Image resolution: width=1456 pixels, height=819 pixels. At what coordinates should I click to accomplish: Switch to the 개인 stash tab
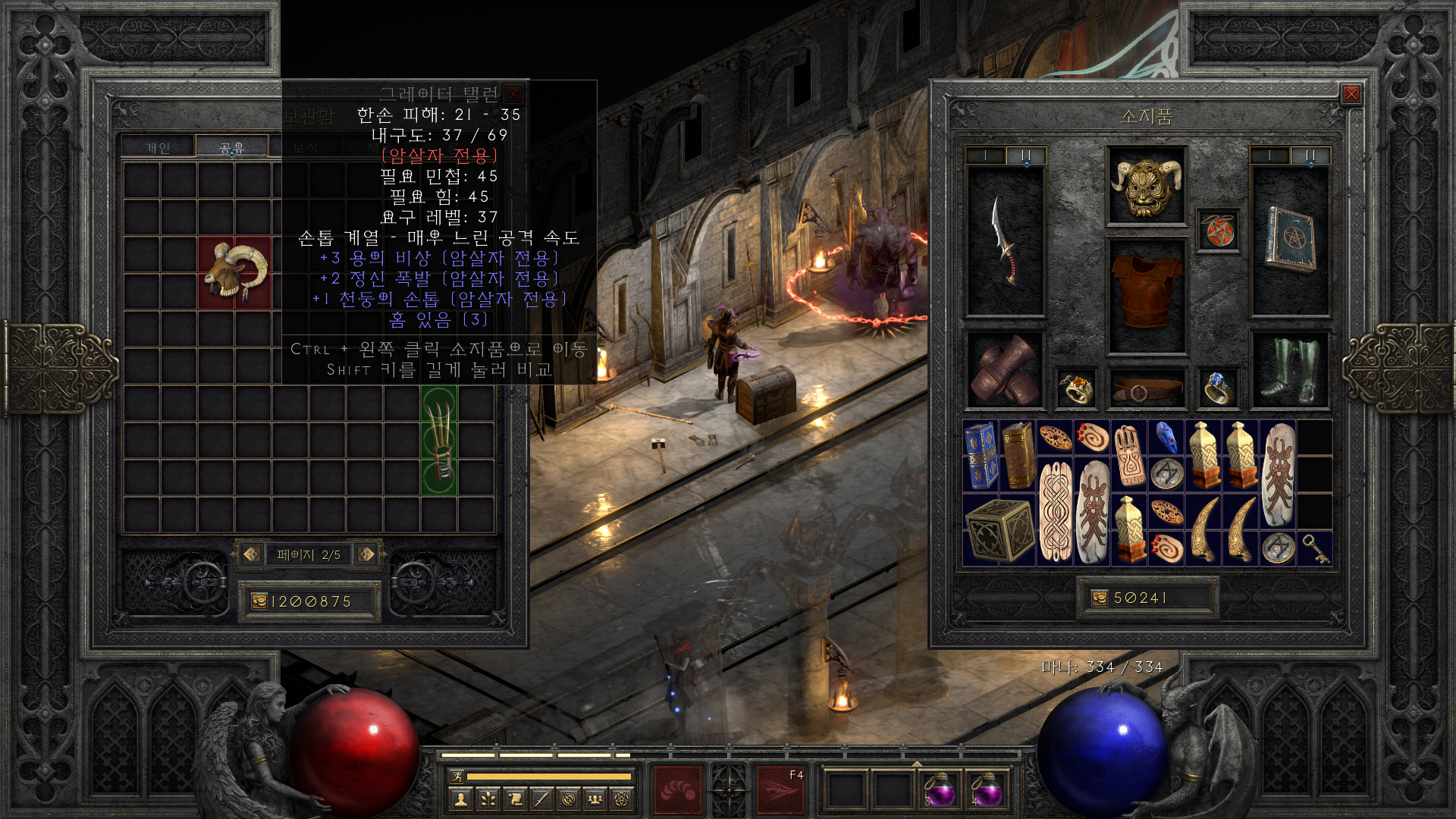[x=158, y=147]
